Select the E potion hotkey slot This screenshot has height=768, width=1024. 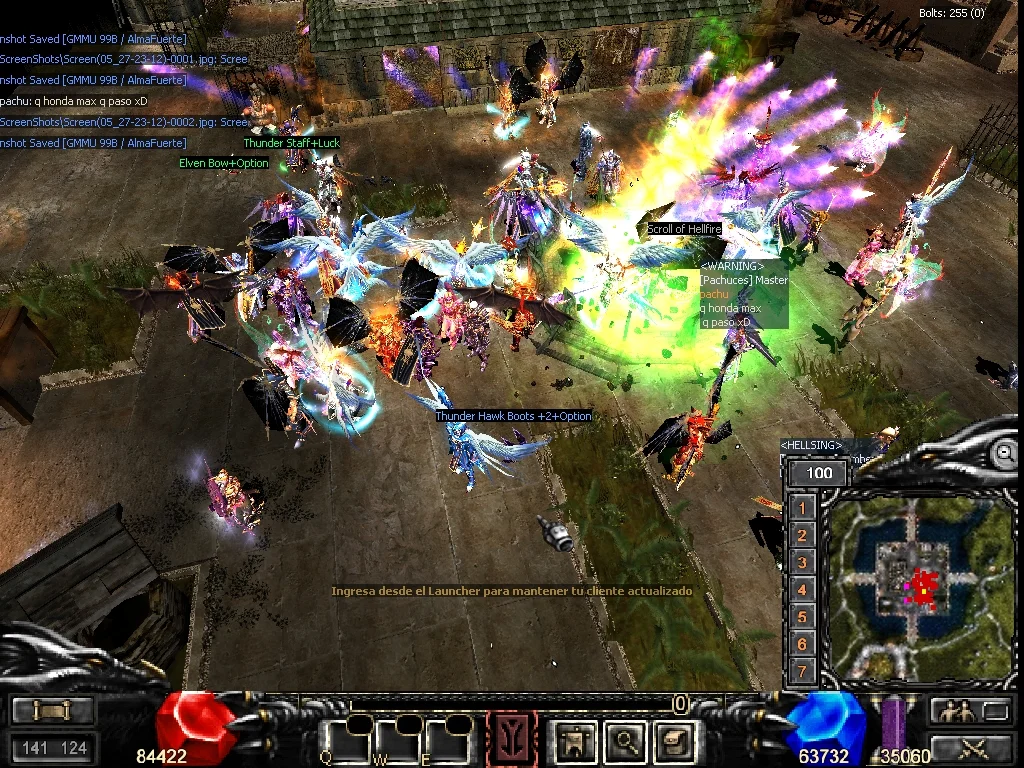pyautogui.click(x=445, y=740)
